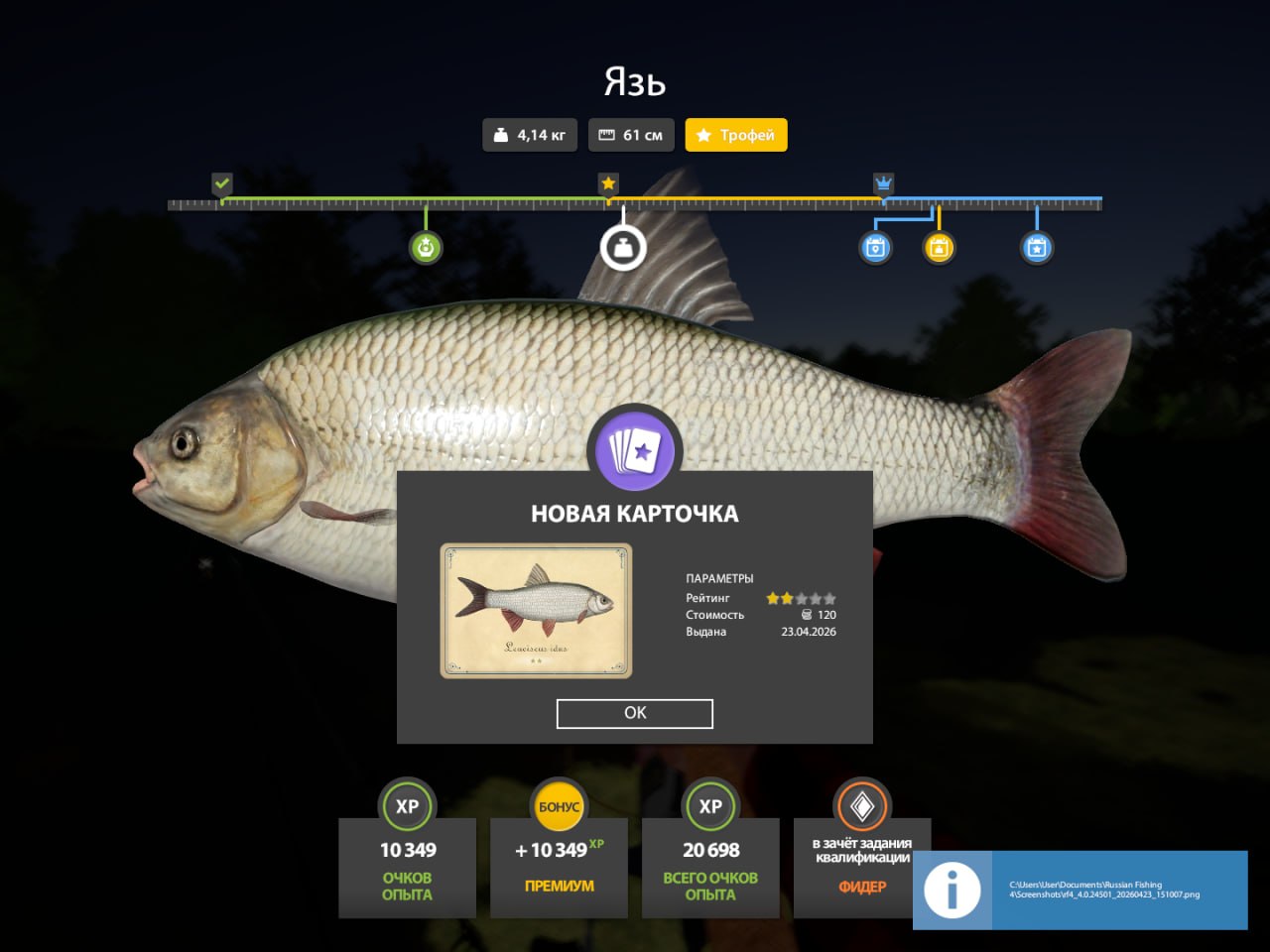Image resolution: width=1270 pixels, height=952 pixels.
Task: Click the white weight icon on the timeline
Action: (x=622, y=248)
